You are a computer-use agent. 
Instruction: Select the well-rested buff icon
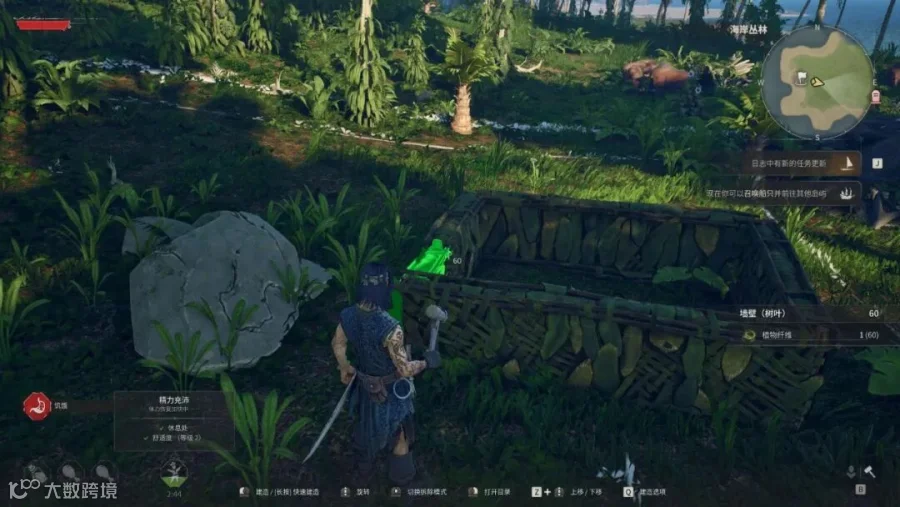[174, 471]
